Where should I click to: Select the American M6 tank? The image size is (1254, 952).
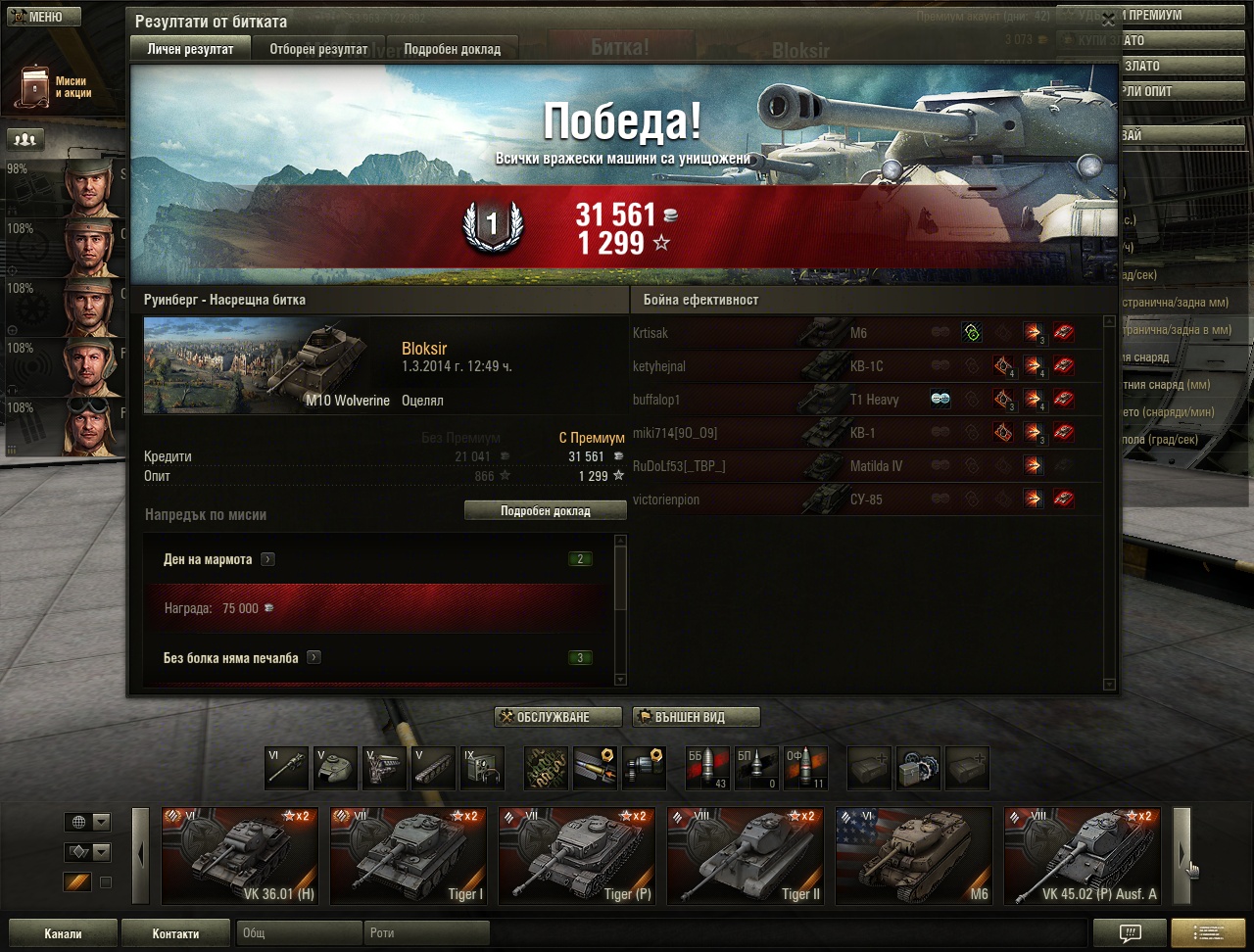[913, 855]
